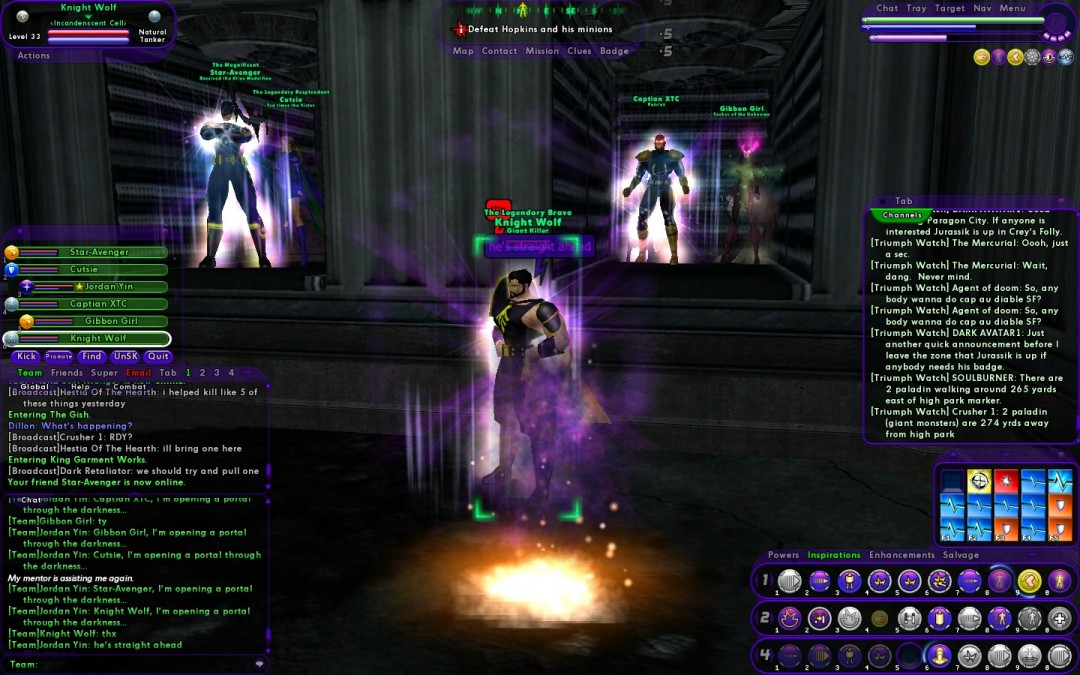
Task: Toggle the Tray window from top bar
Action: click(x=916, y=9)
